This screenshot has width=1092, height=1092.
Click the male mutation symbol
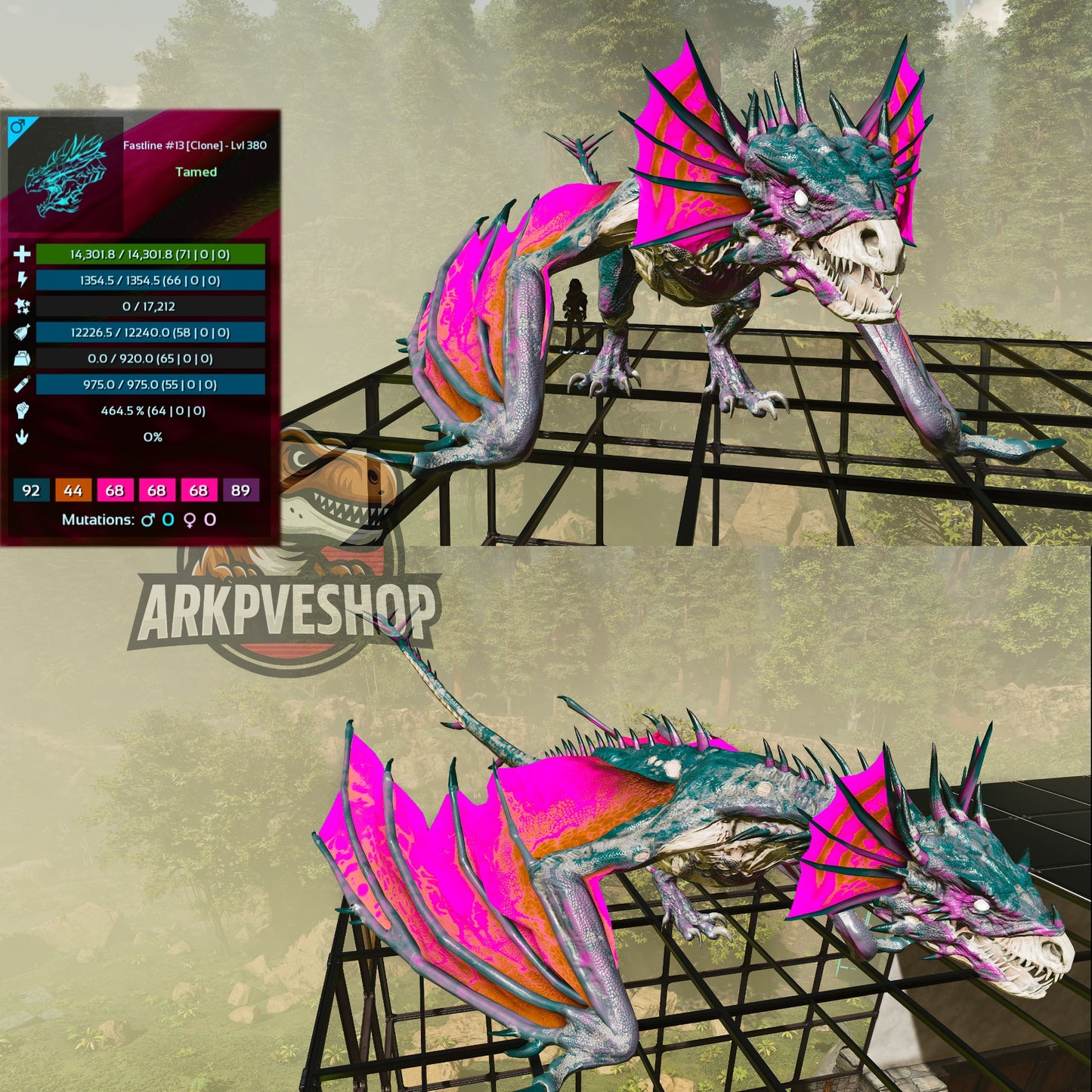[149, 518]
